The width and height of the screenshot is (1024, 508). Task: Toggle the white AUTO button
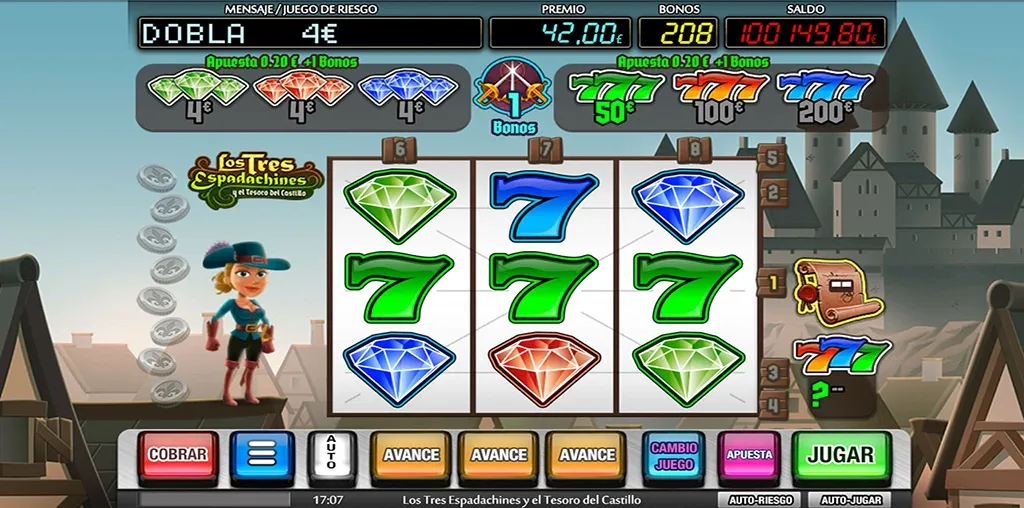pos(332,456)
